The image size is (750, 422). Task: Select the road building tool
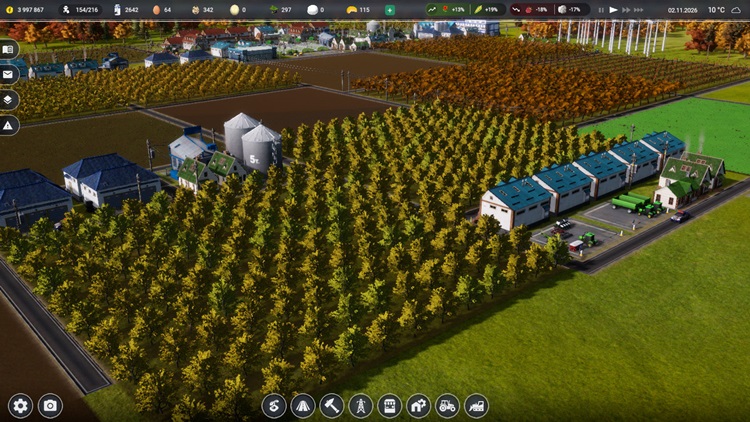(x=302, y=405)
